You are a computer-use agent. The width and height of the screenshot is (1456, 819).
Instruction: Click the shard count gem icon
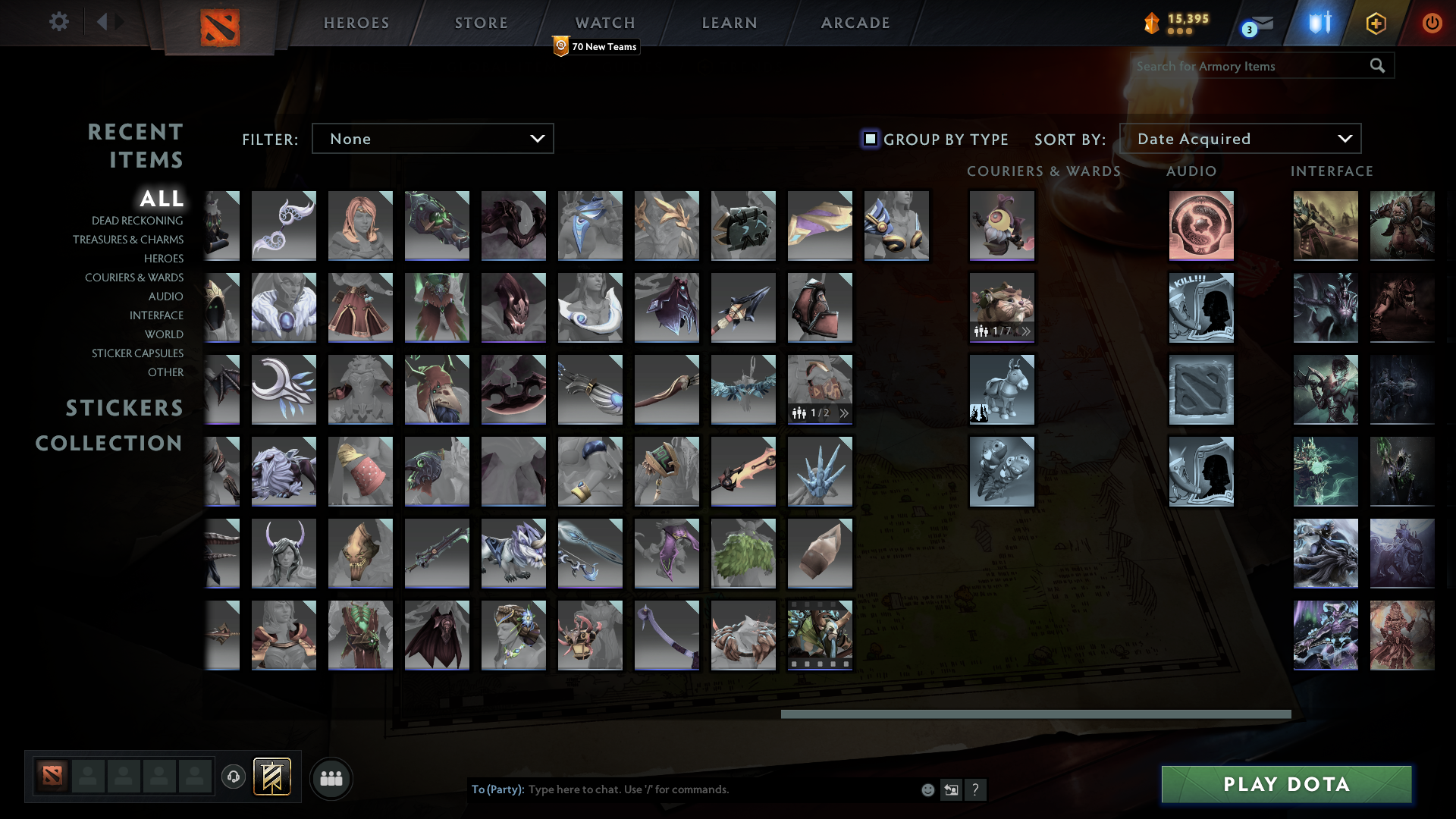[1151, 23]
